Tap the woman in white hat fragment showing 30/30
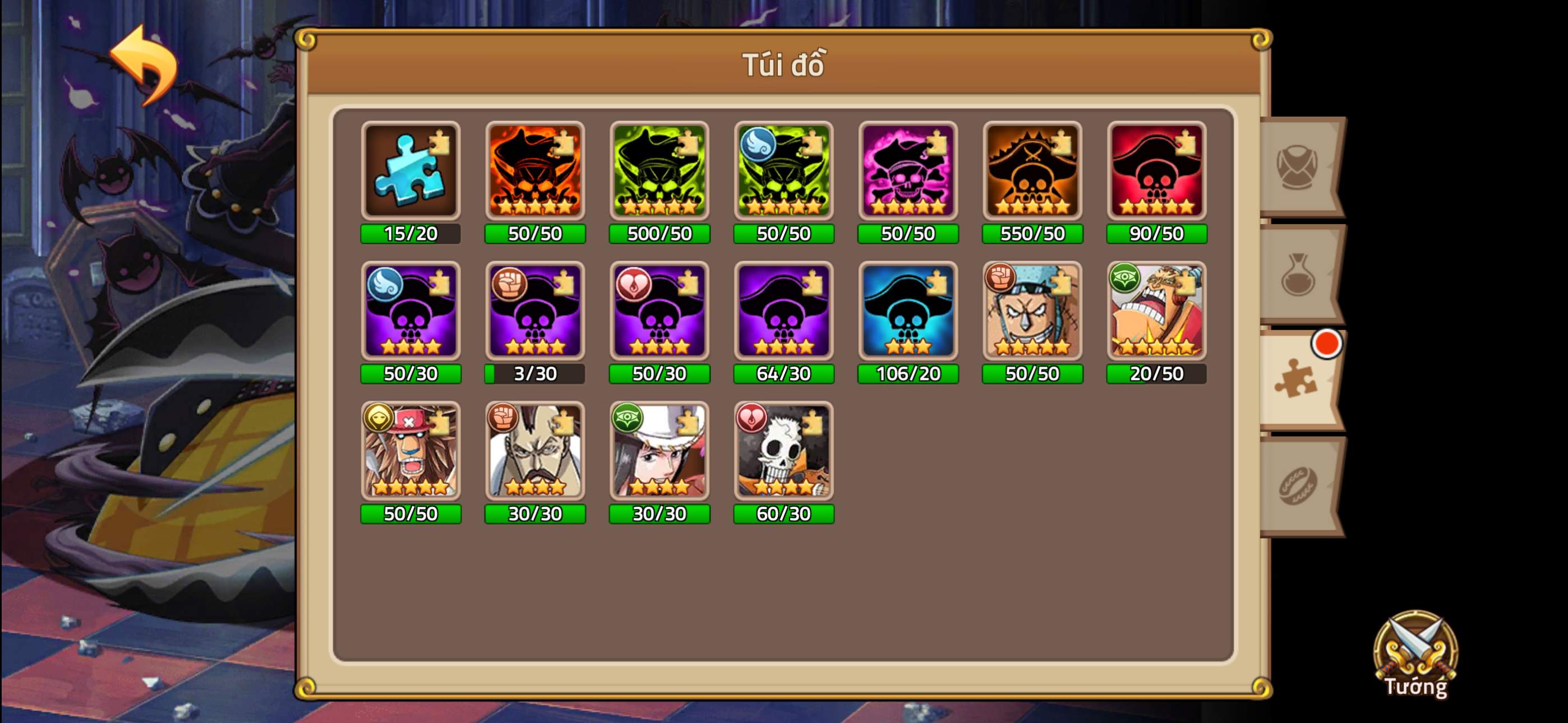The height and width of the screenshot is (723, 1568). pos(659,452)
